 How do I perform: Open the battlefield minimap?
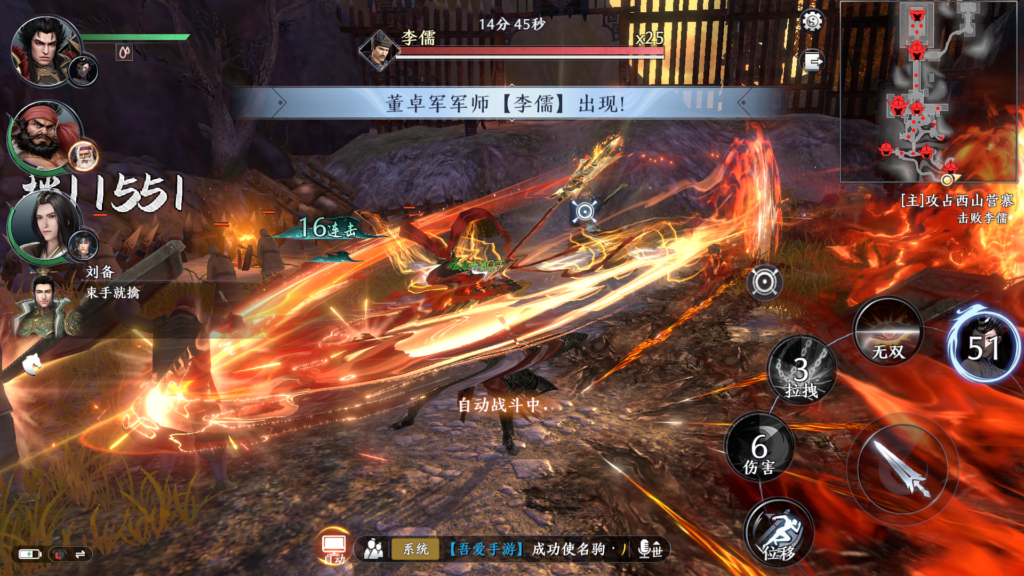click(930, 90)
